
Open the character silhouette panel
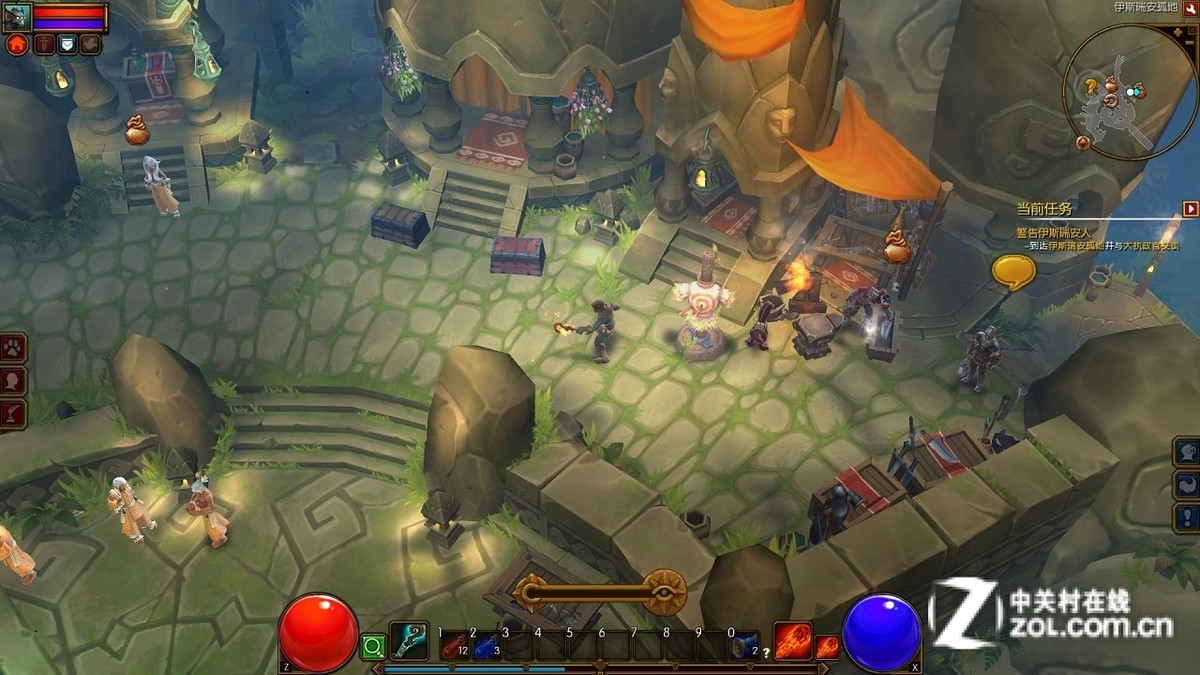coord(14,381)
